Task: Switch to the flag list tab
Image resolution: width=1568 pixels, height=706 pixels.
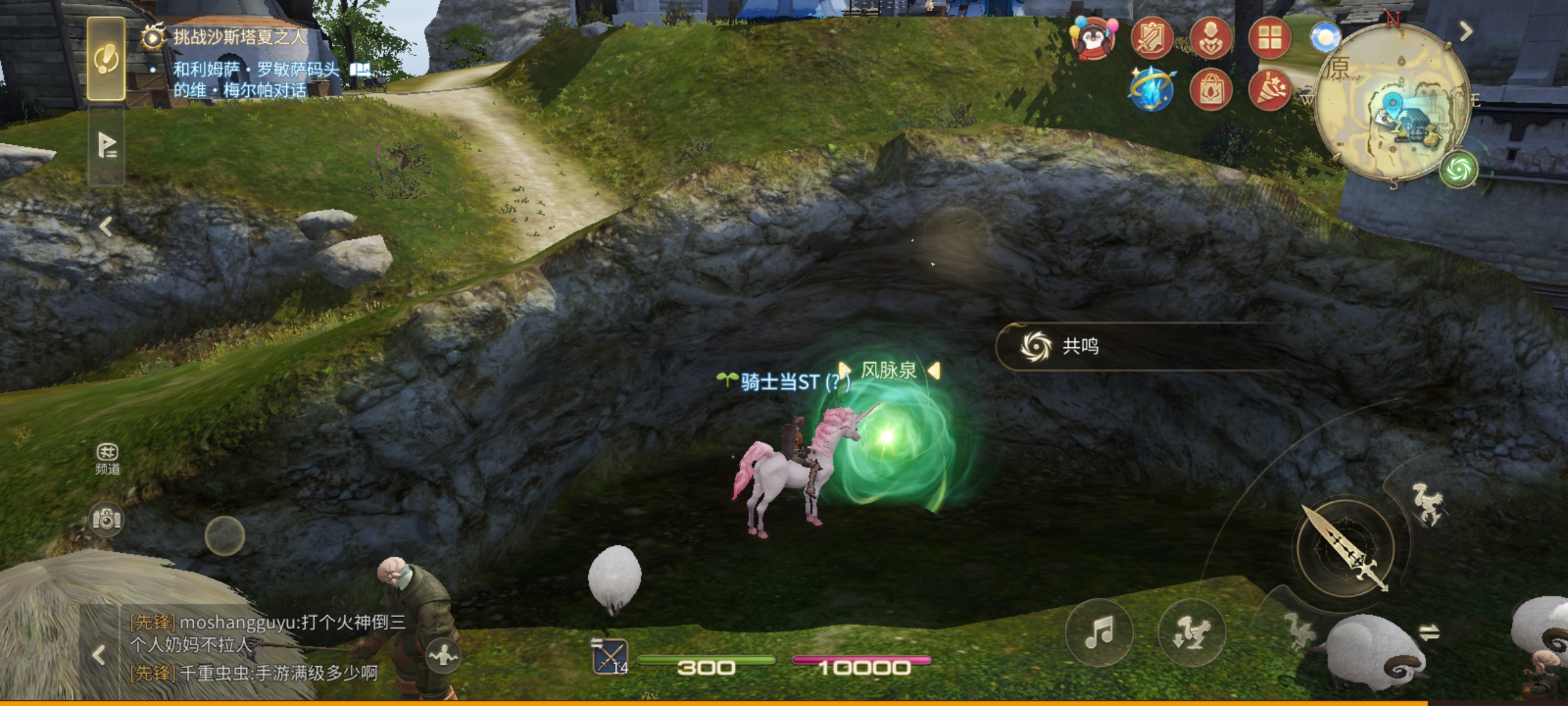Action: pyautogui.click(x=106, y=145)
